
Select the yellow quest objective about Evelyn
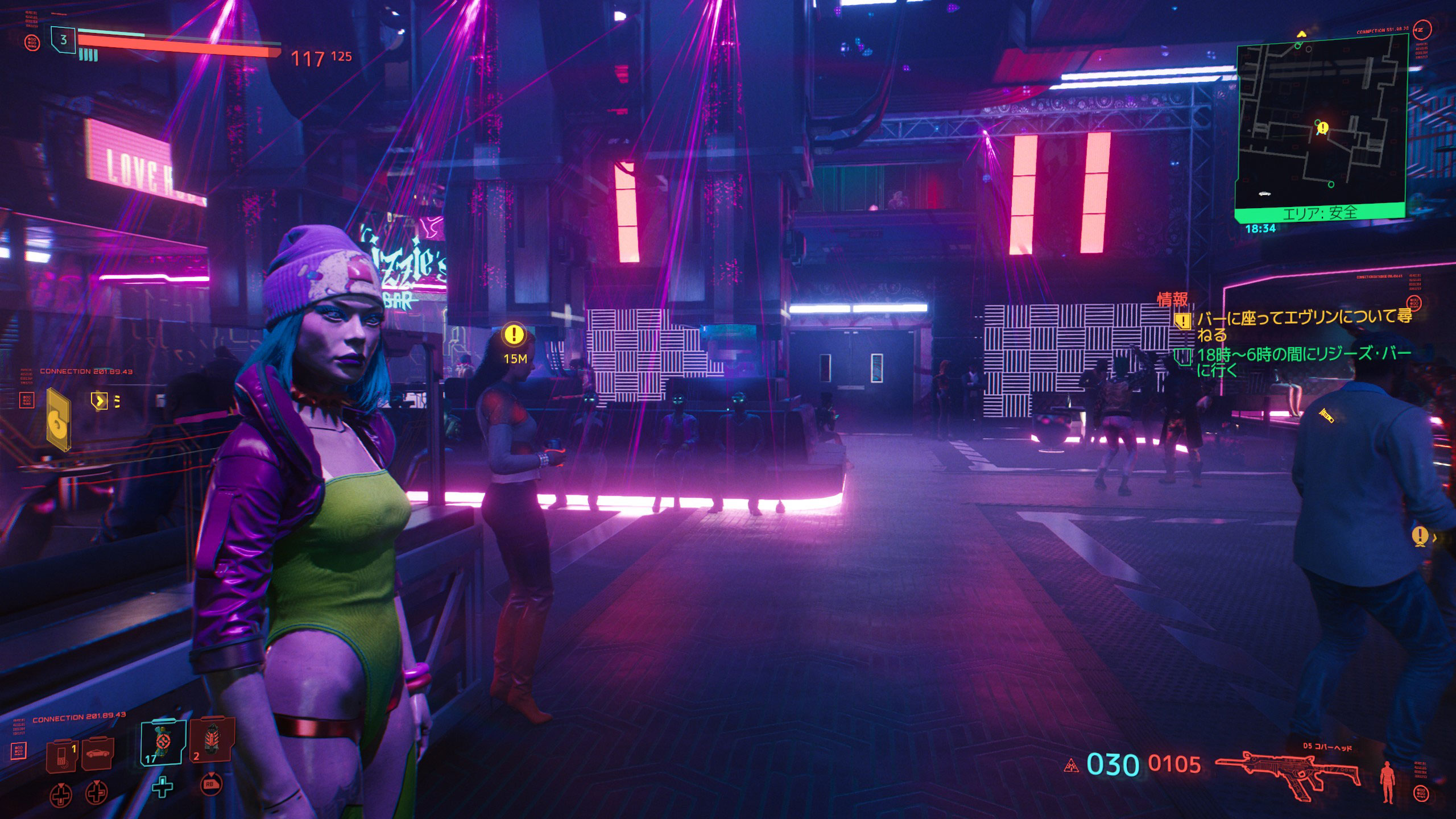1302,325
